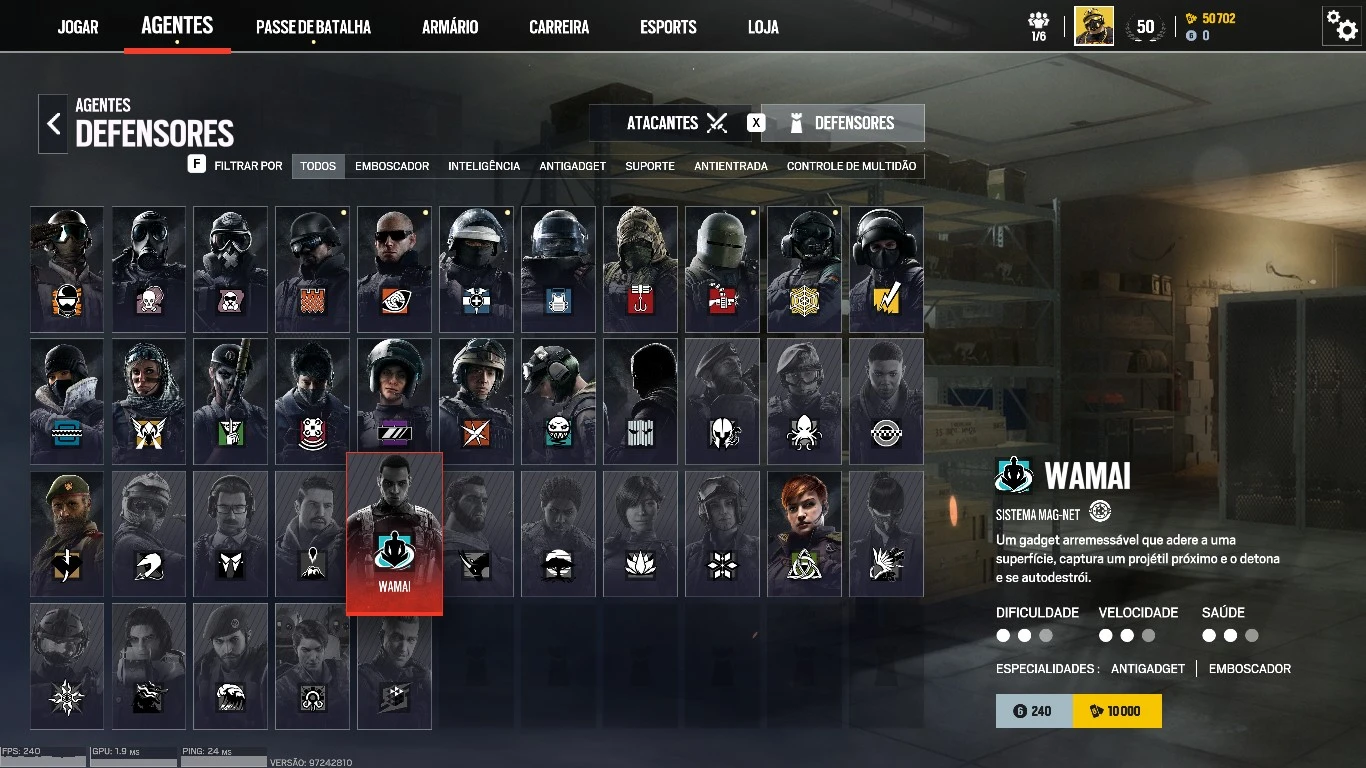Click the player profile avatar
Screen dimensions: 1366x768
click(1093, 26)
